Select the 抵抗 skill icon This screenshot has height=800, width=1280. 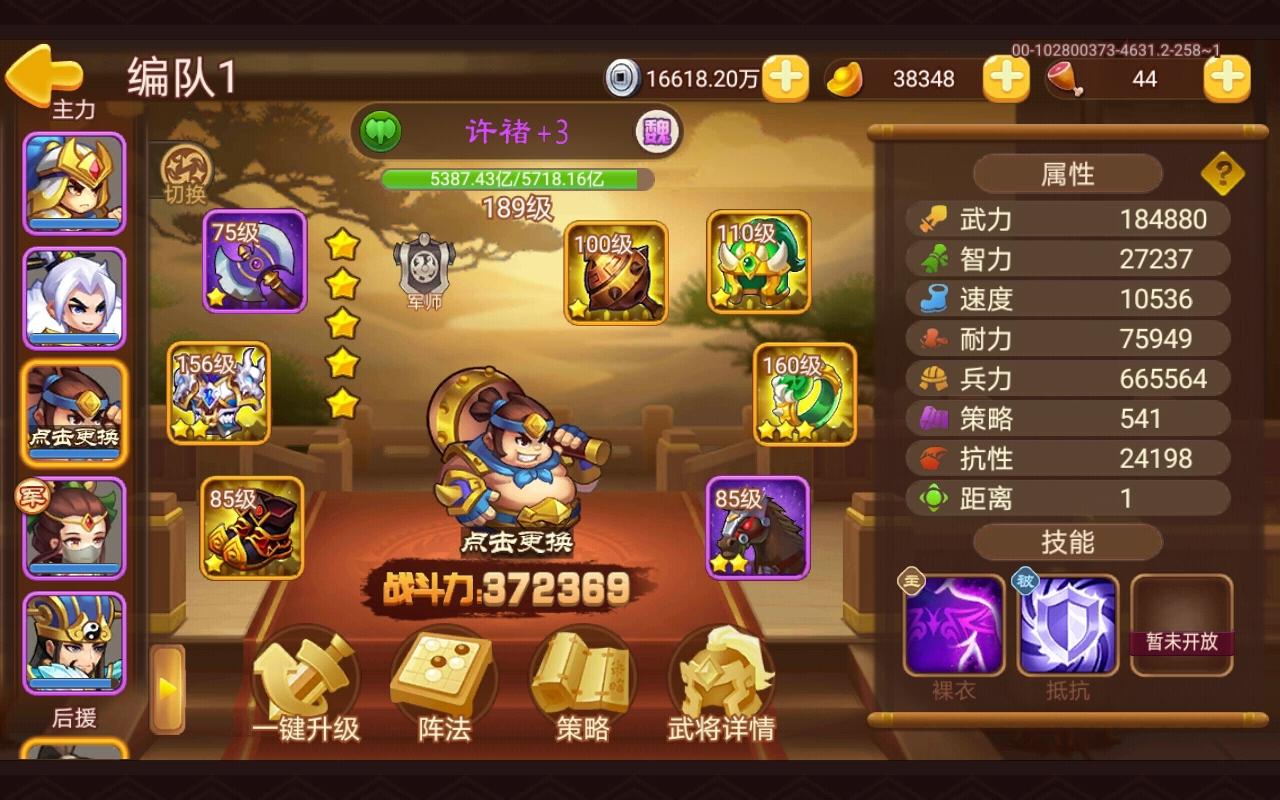pos(1068,622)
